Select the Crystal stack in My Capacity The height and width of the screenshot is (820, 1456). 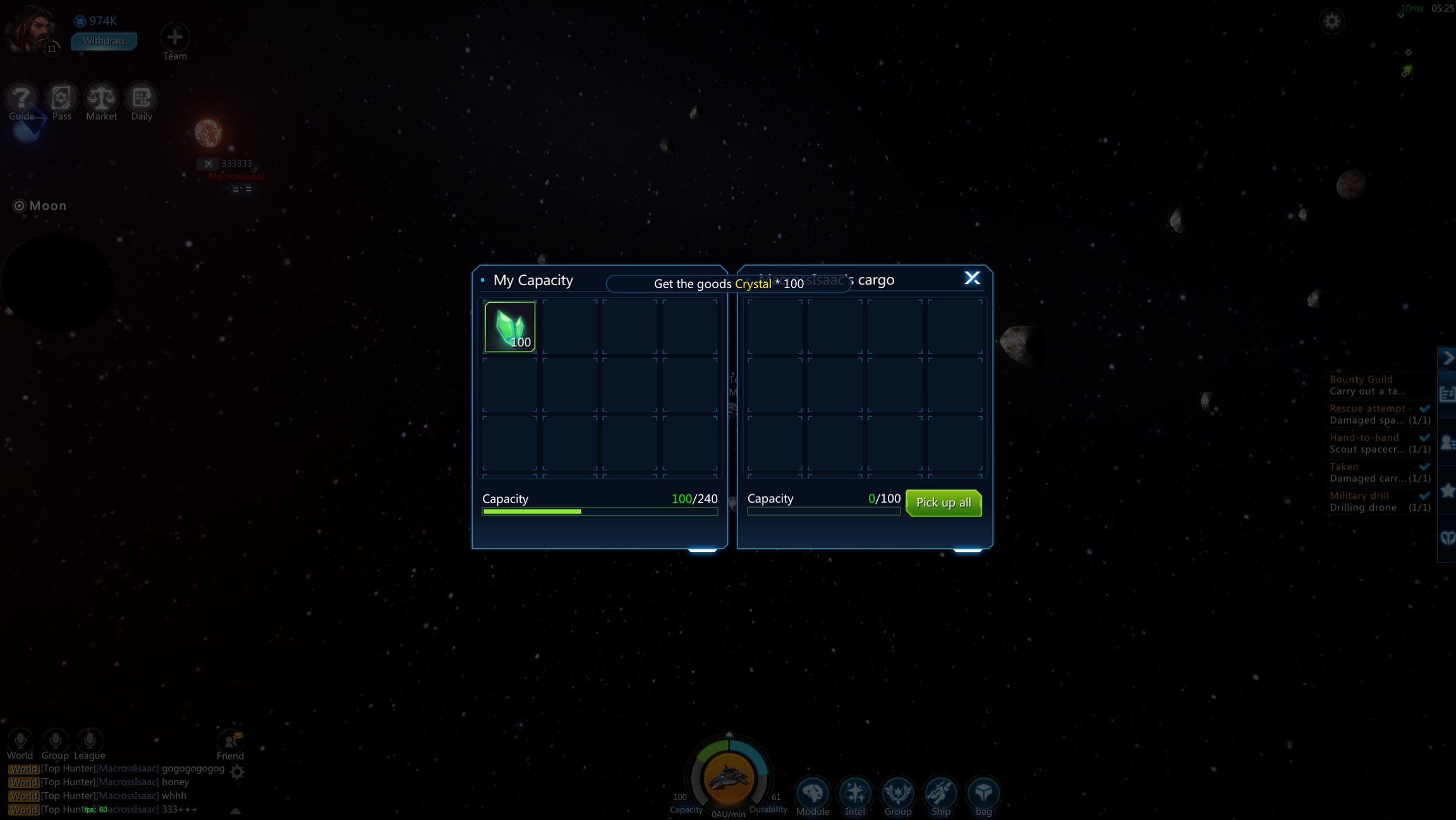click(510, 327)
